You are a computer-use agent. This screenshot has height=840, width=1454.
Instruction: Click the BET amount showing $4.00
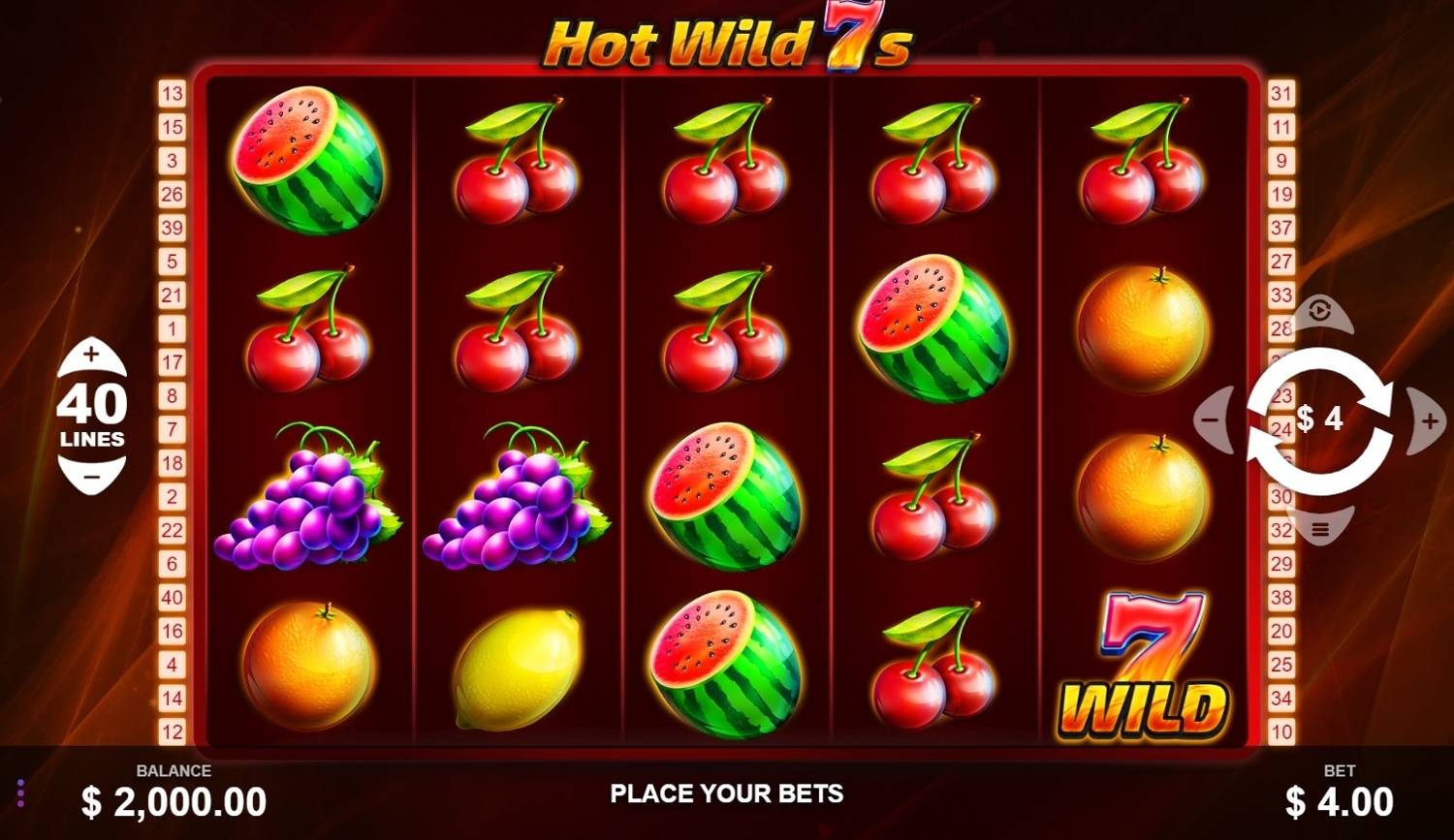click(x=1338, y=801)
